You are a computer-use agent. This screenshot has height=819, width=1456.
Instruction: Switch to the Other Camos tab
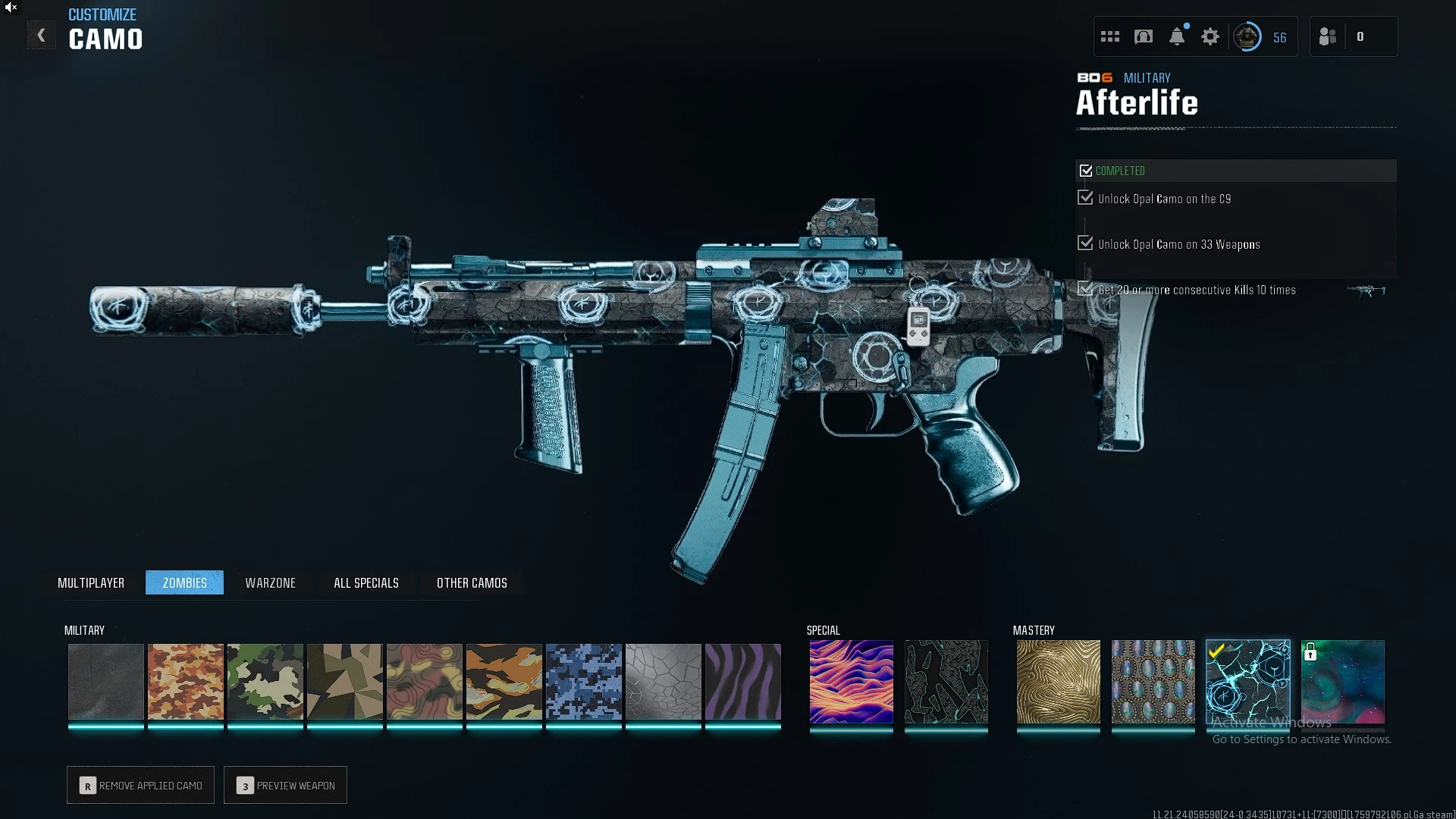click(472, 582)
